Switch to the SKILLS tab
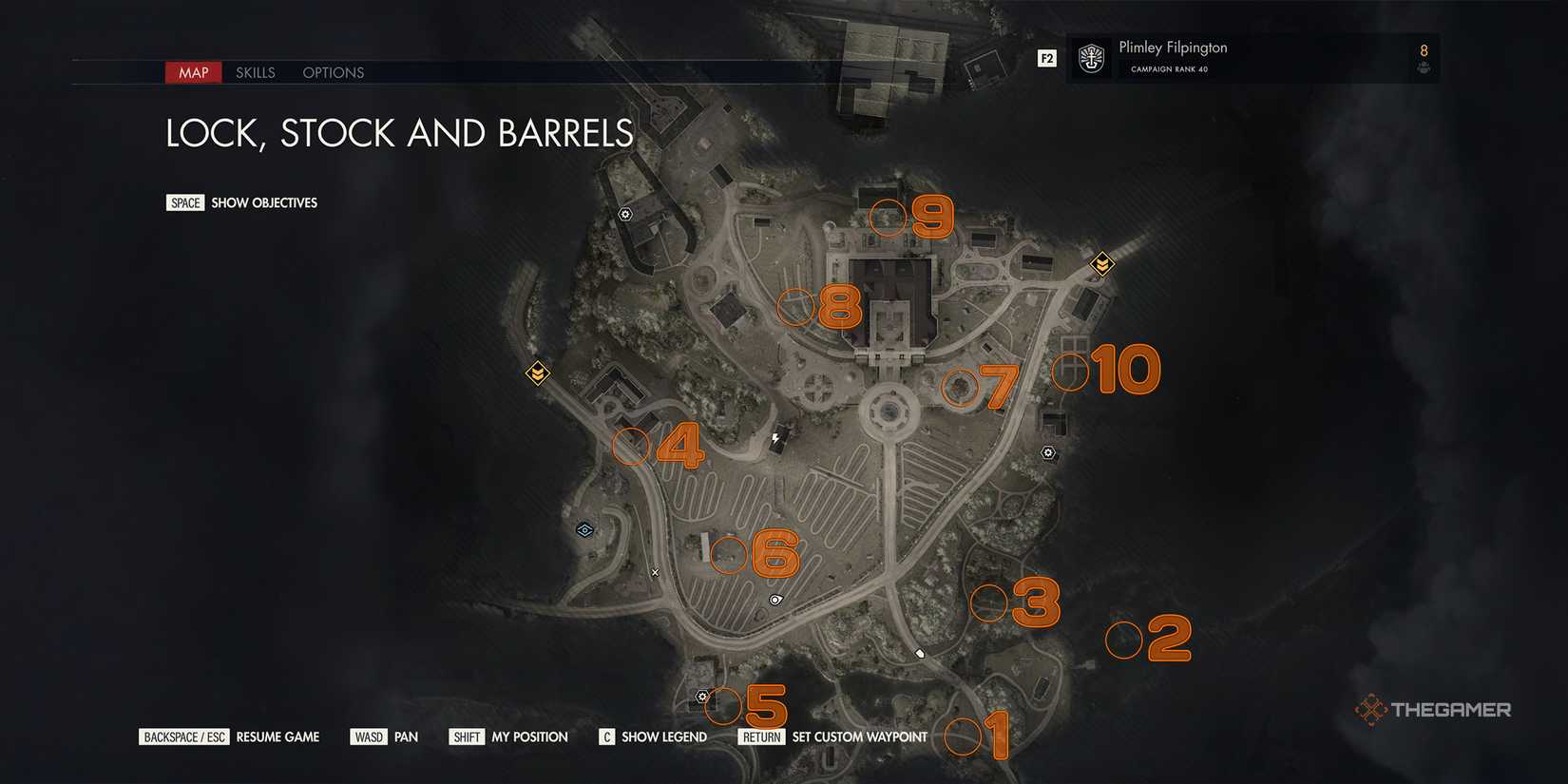The width and height of the screenshot is (1568, 784). [255, 72]
